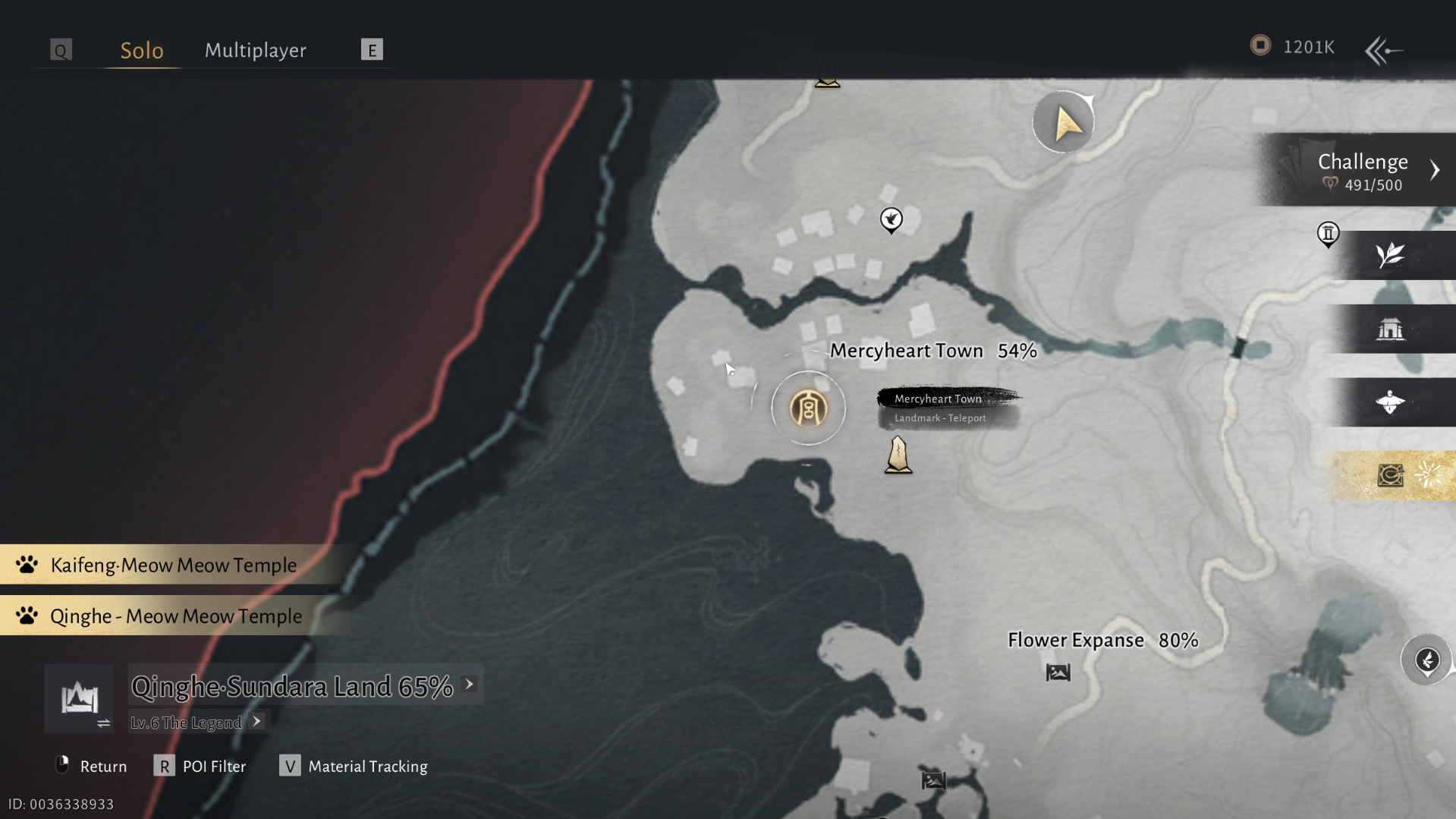This screenshot has width=1456, height=819.
Task: Click the Flower Expanse scenic picture marker
Action: point(1058,673)
